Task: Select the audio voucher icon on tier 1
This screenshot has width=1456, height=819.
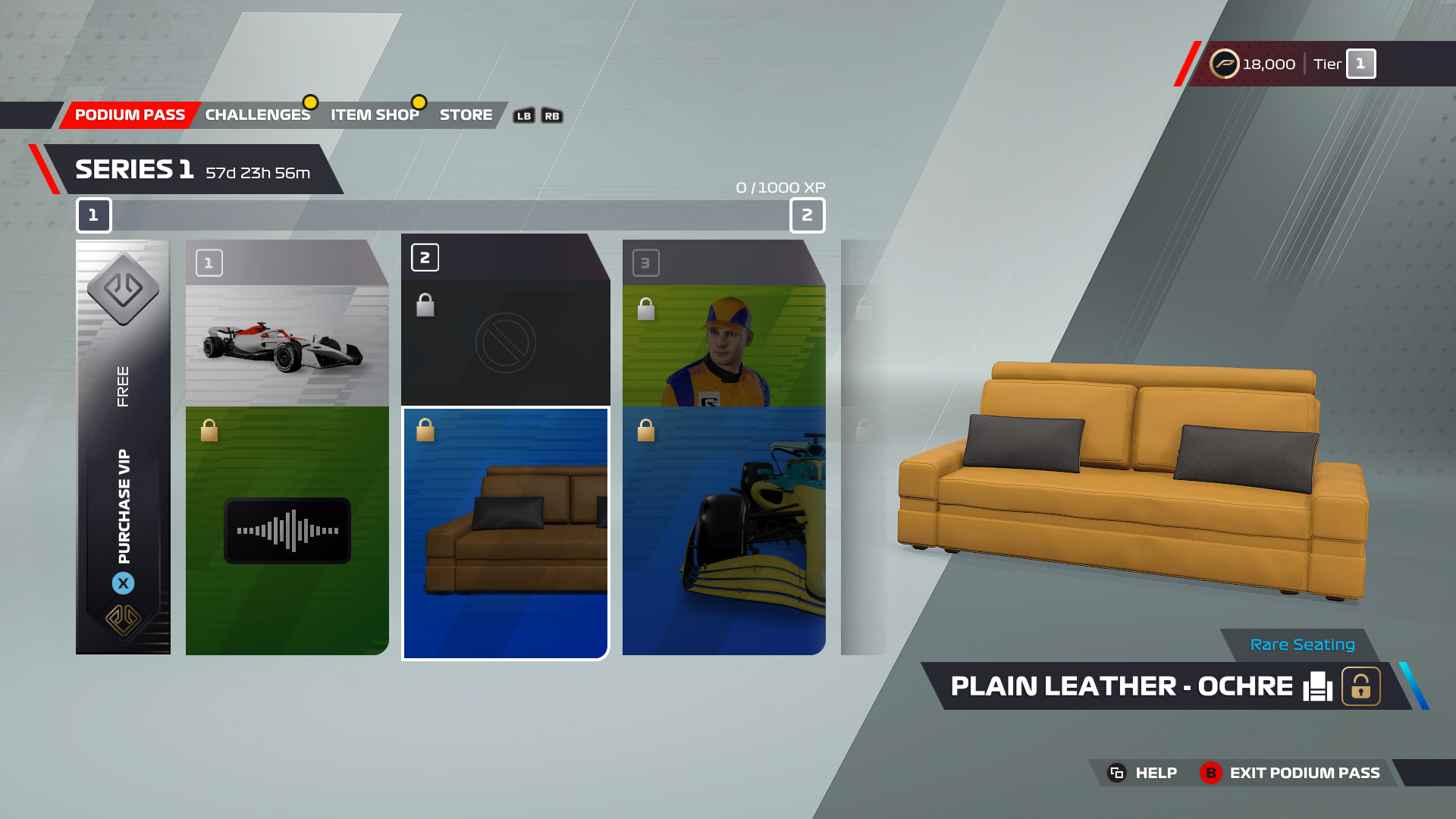Action: pos(287,530)
